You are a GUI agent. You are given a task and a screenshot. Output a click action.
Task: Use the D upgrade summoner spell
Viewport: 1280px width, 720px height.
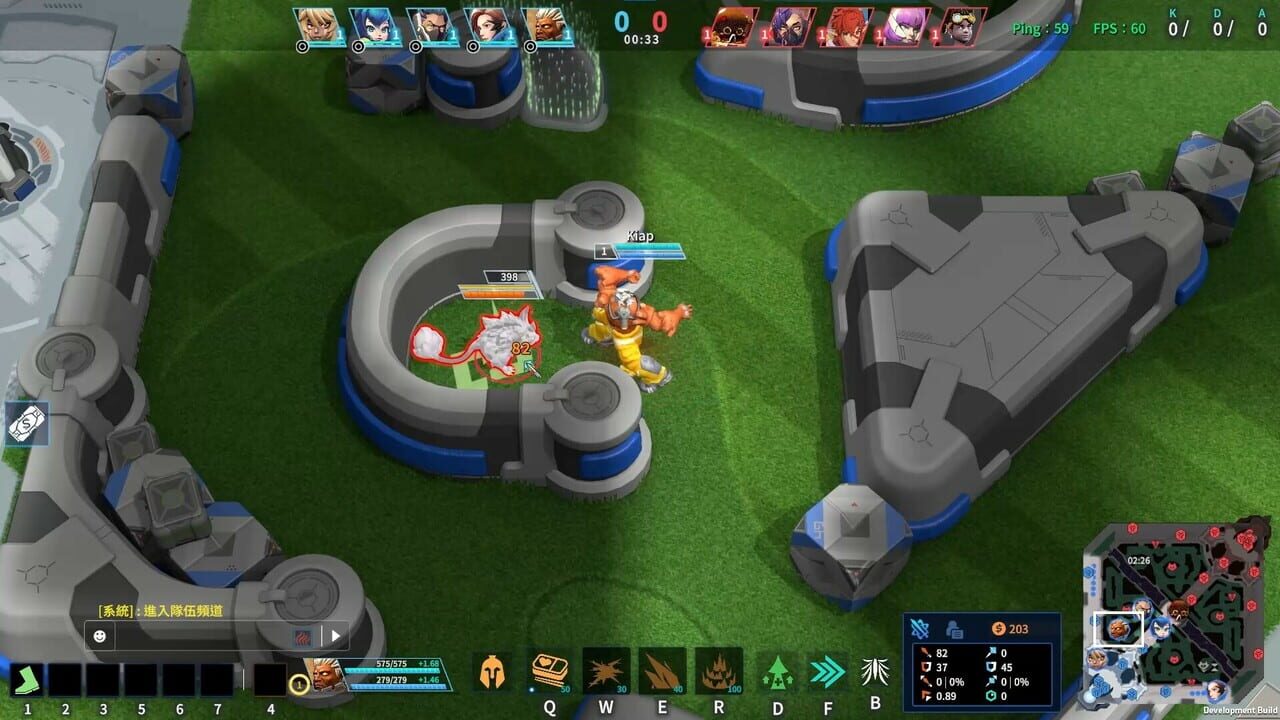click(x=776, y=674)
